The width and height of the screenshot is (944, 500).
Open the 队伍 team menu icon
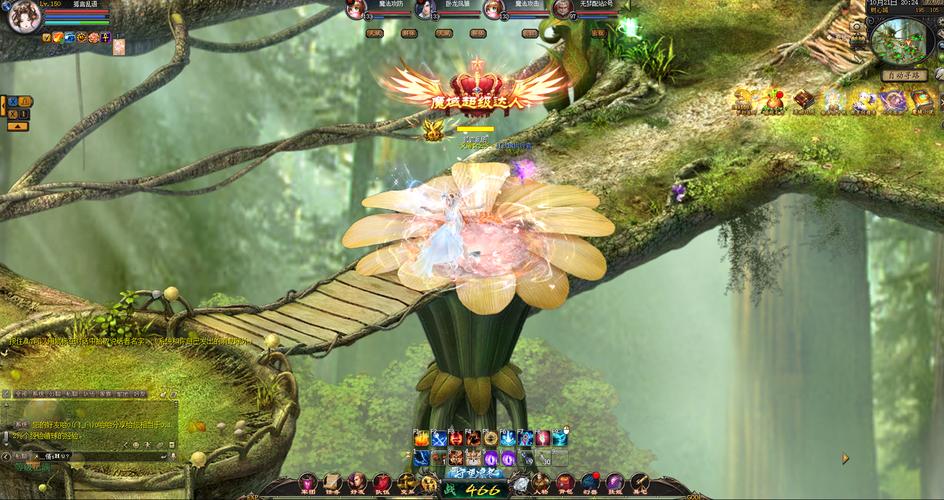[x=382, y=485]
